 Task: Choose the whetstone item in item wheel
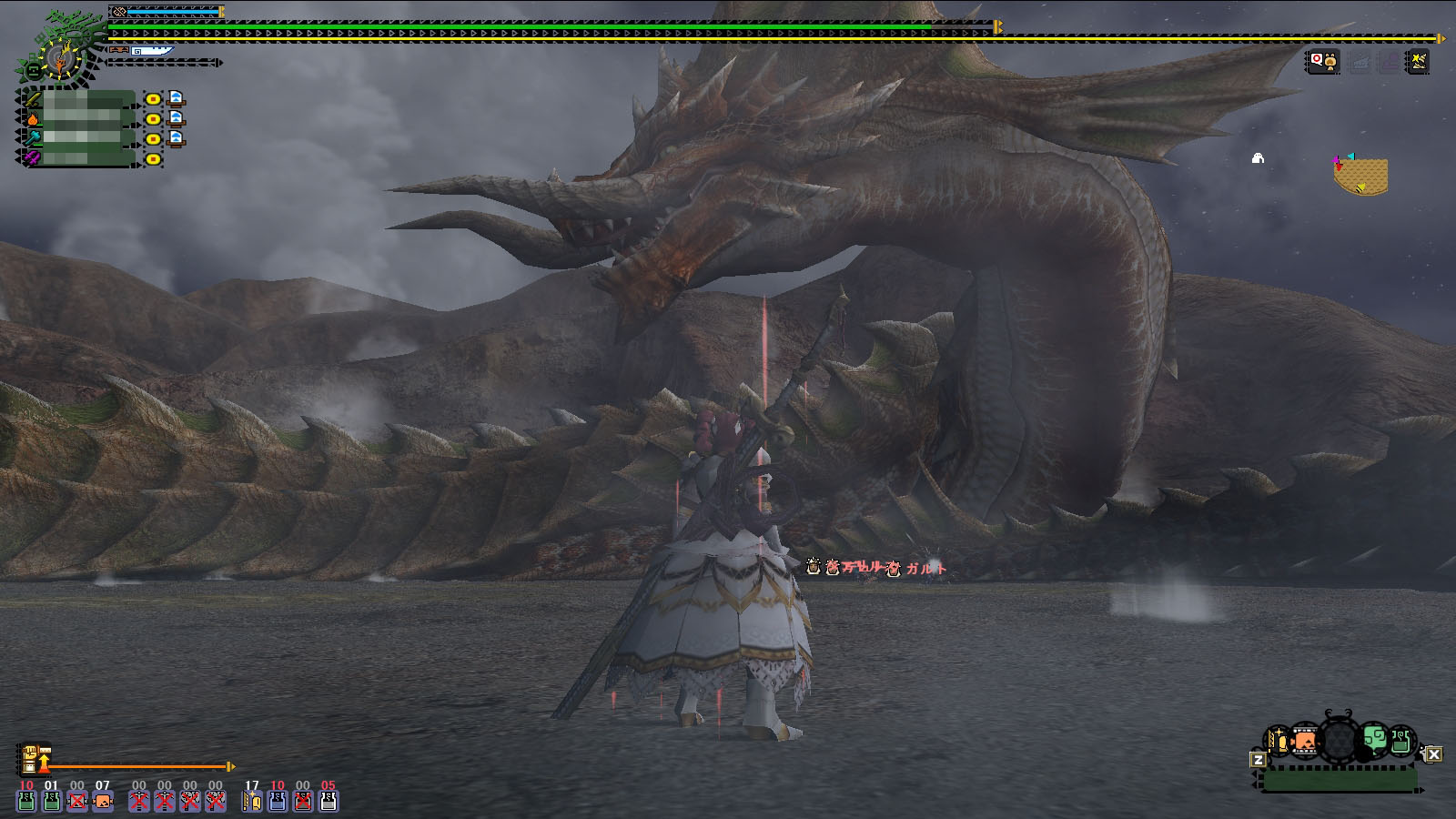tap(1280, 743)
